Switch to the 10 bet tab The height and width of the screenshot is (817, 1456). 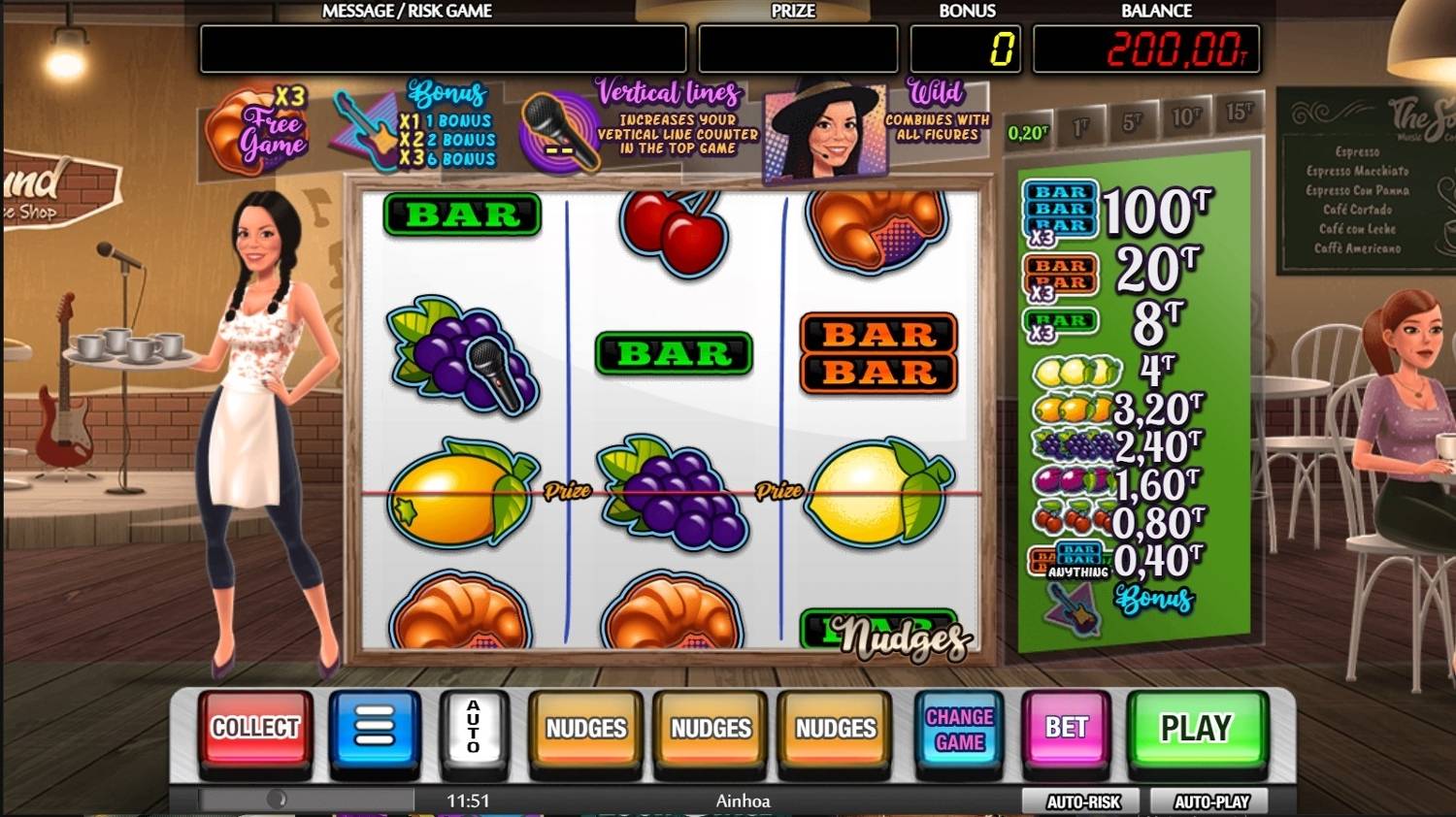coord(1185,117)
